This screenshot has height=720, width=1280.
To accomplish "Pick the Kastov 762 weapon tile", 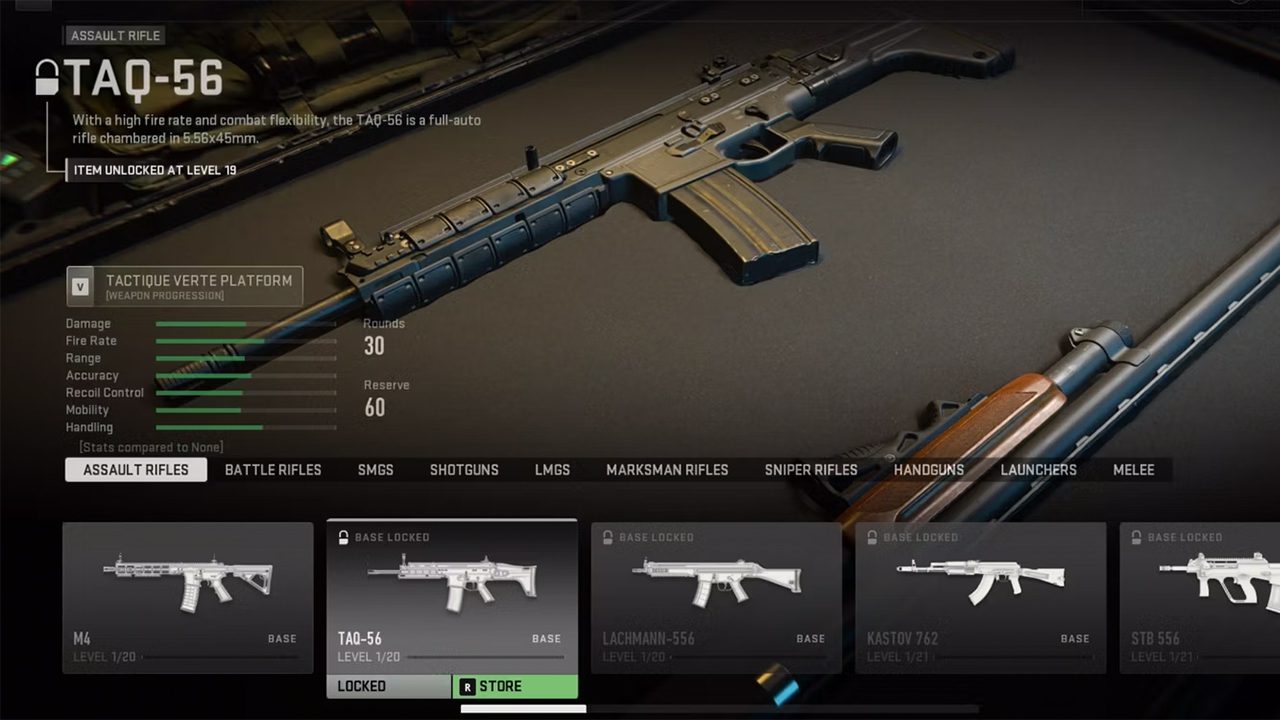I will click(x=980, y=597).
